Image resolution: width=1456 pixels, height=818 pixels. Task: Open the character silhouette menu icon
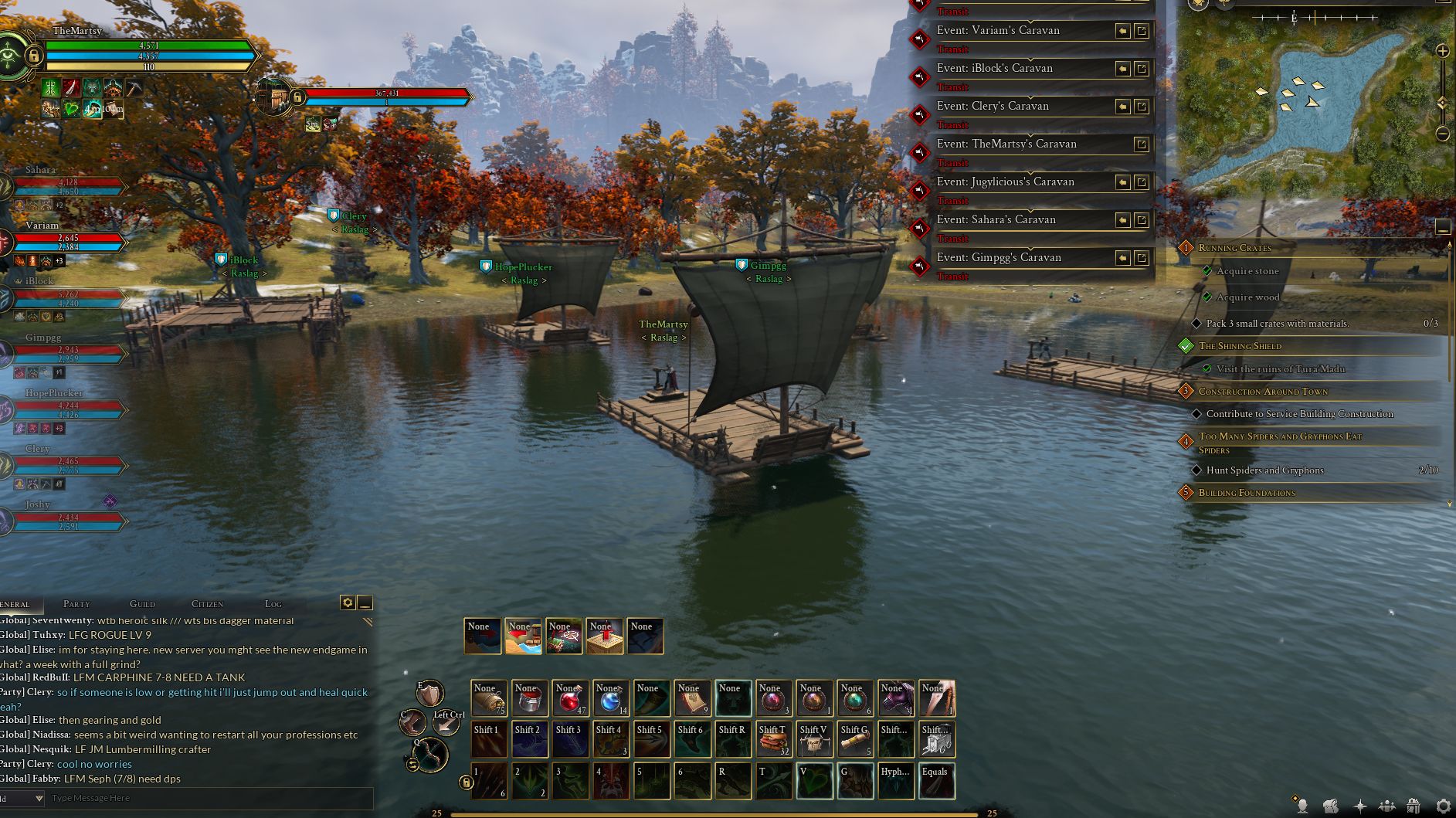(1302, 806)
